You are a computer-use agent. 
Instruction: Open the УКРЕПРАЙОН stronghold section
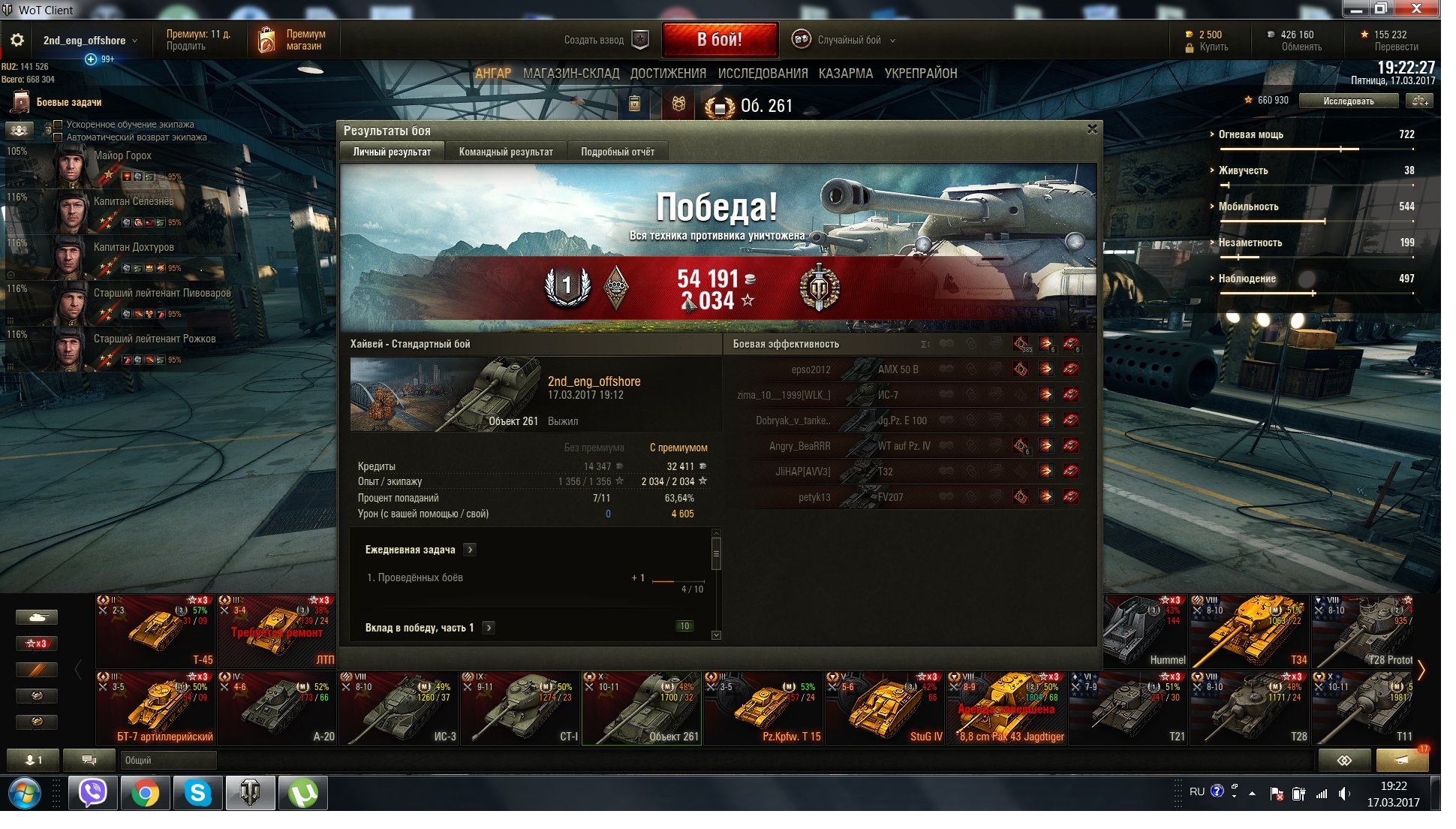tap(921, 74)
